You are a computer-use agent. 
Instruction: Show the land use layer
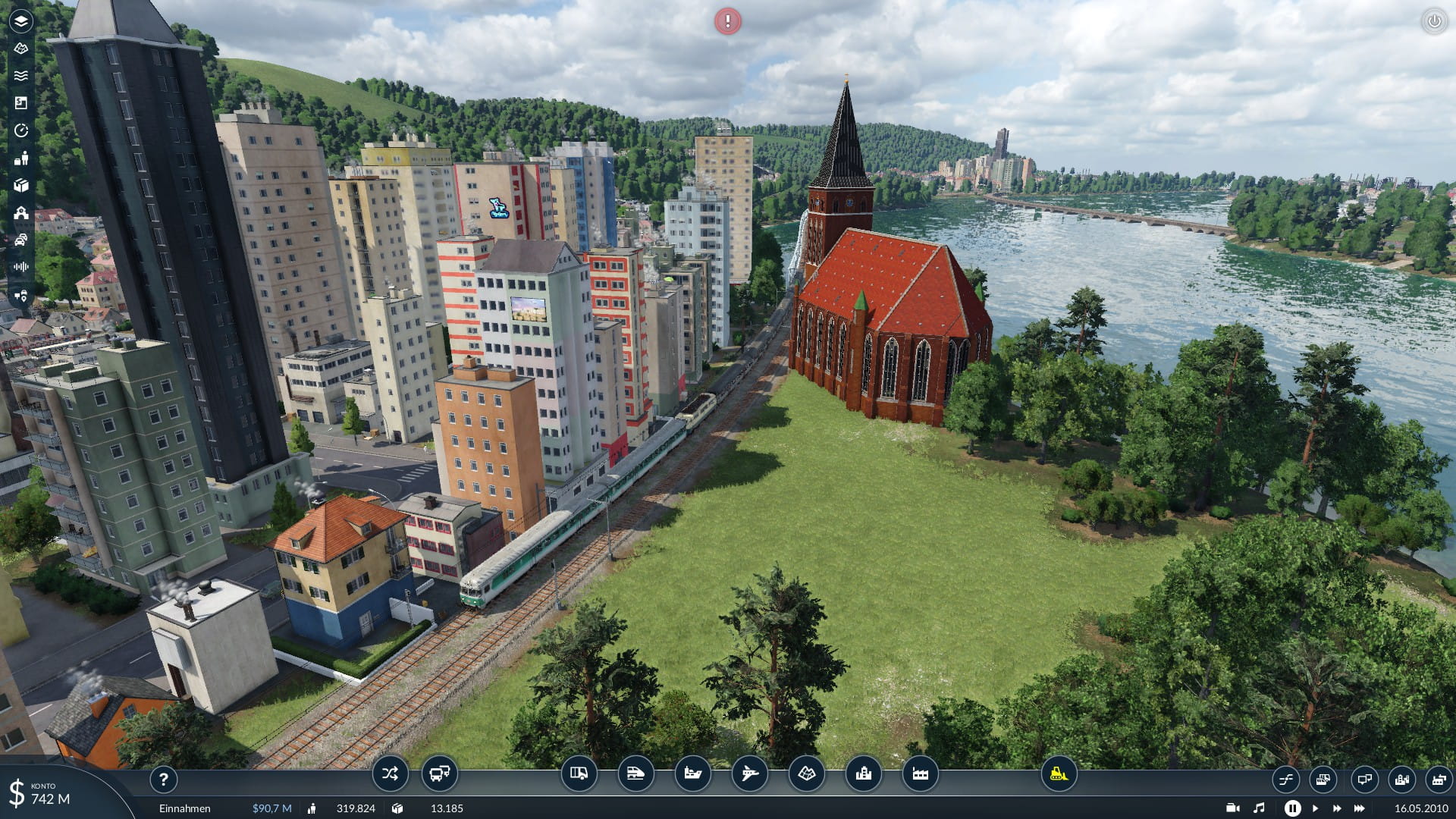pos(21,103)
